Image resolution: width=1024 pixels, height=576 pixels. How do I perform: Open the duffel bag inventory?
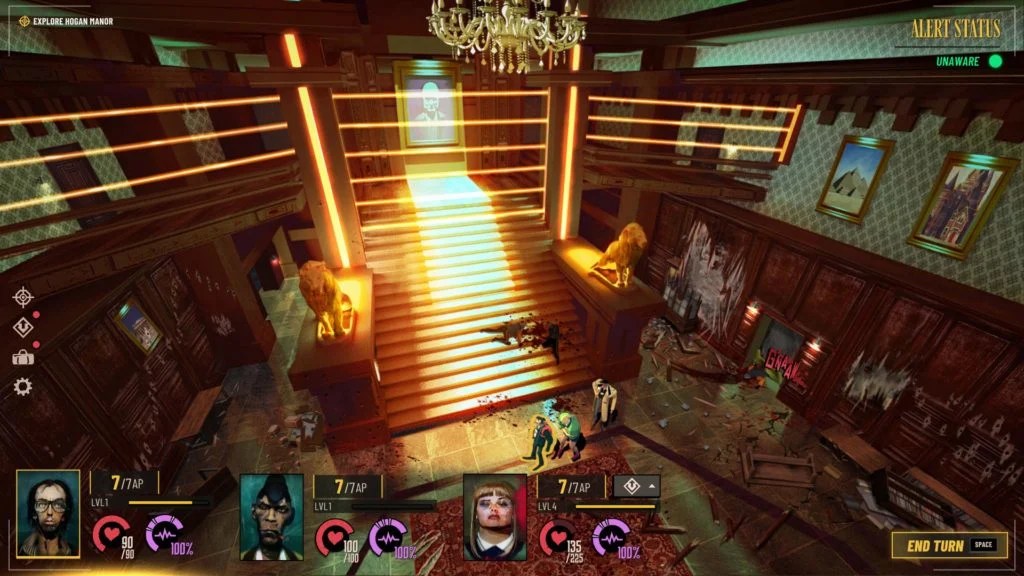click(22, 357)
